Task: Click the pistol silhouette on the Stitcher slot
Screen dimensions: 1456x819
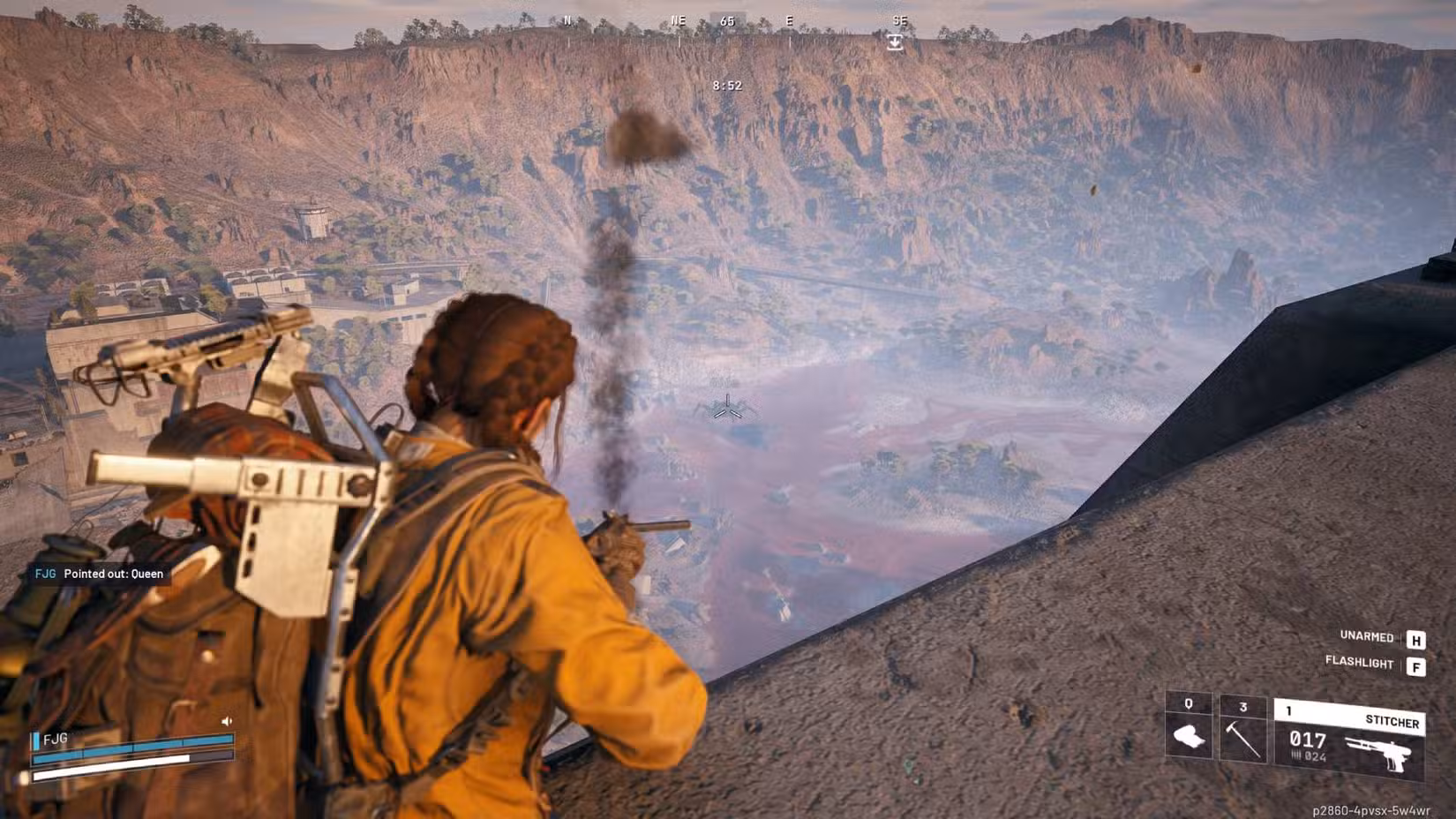Action: 1379,752
